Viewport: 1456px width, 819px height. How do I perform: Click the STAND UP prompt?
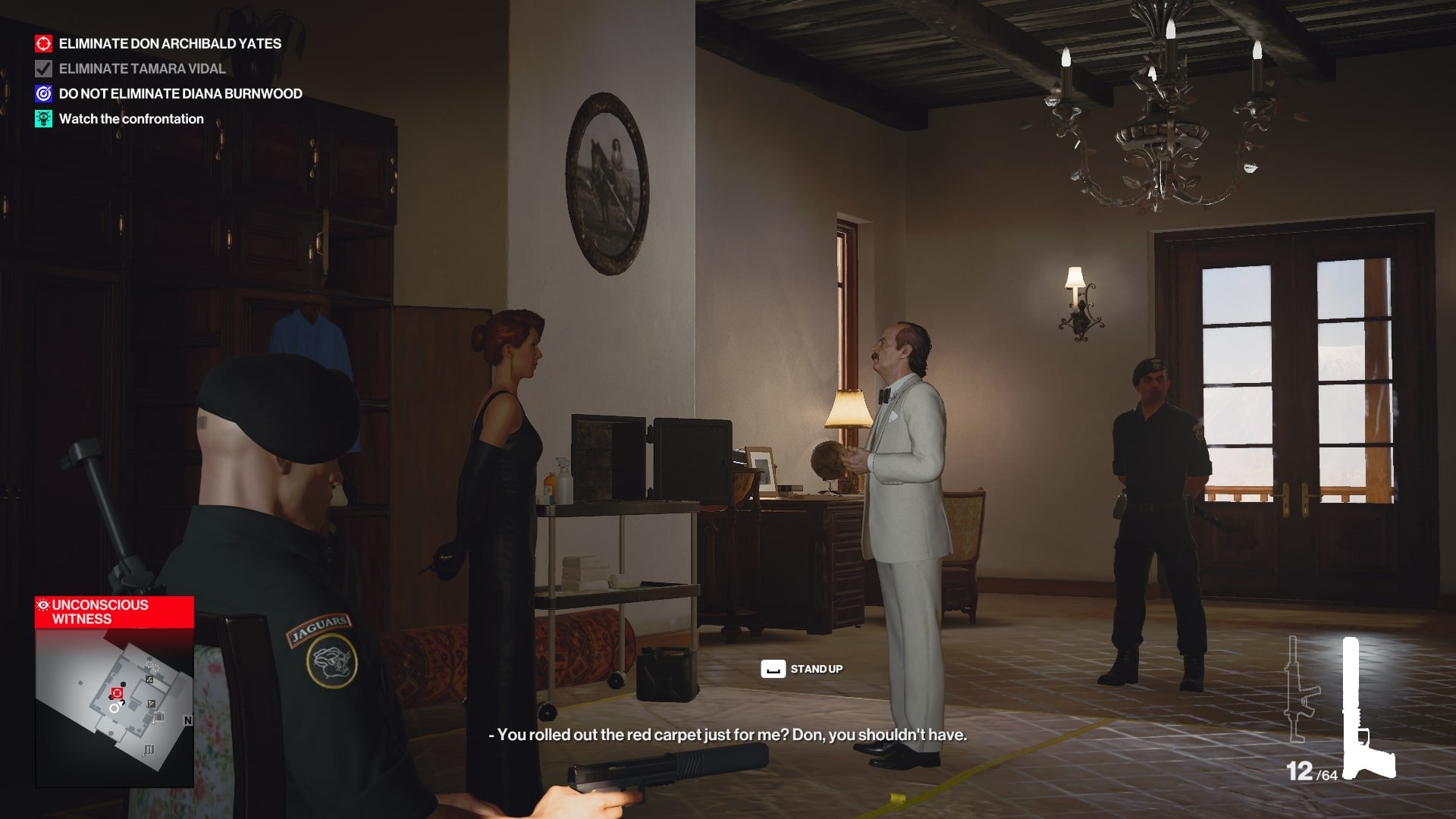click(817, 670)
